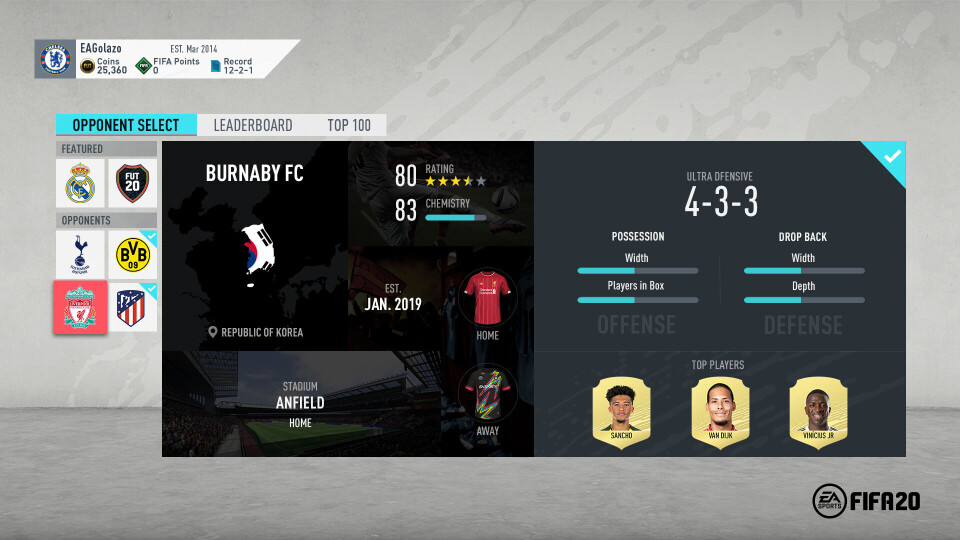Open the Top 100 tab

[x=349, y=125]
